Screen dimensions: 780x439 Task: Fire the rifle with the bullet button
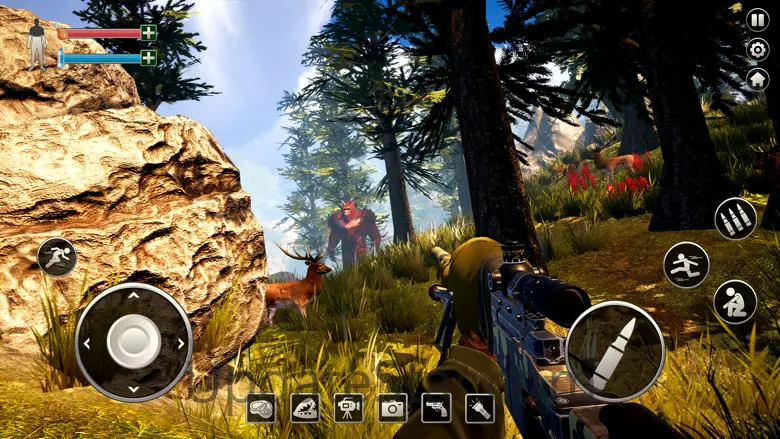(x=614, y=351)
